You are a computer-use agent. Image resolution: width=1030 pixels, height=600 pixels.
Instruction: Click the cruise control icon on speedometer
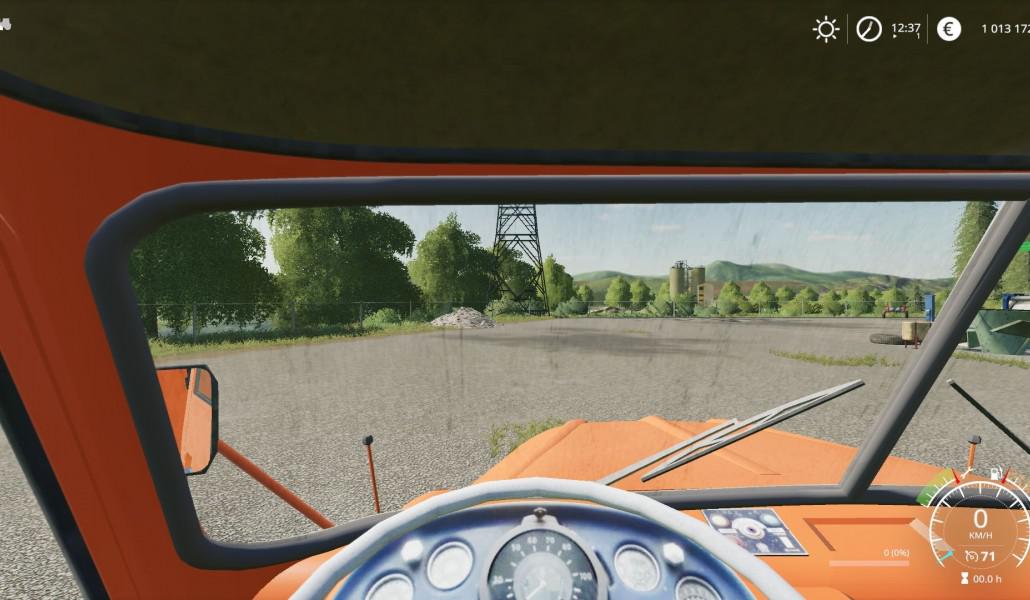(972, 556)
